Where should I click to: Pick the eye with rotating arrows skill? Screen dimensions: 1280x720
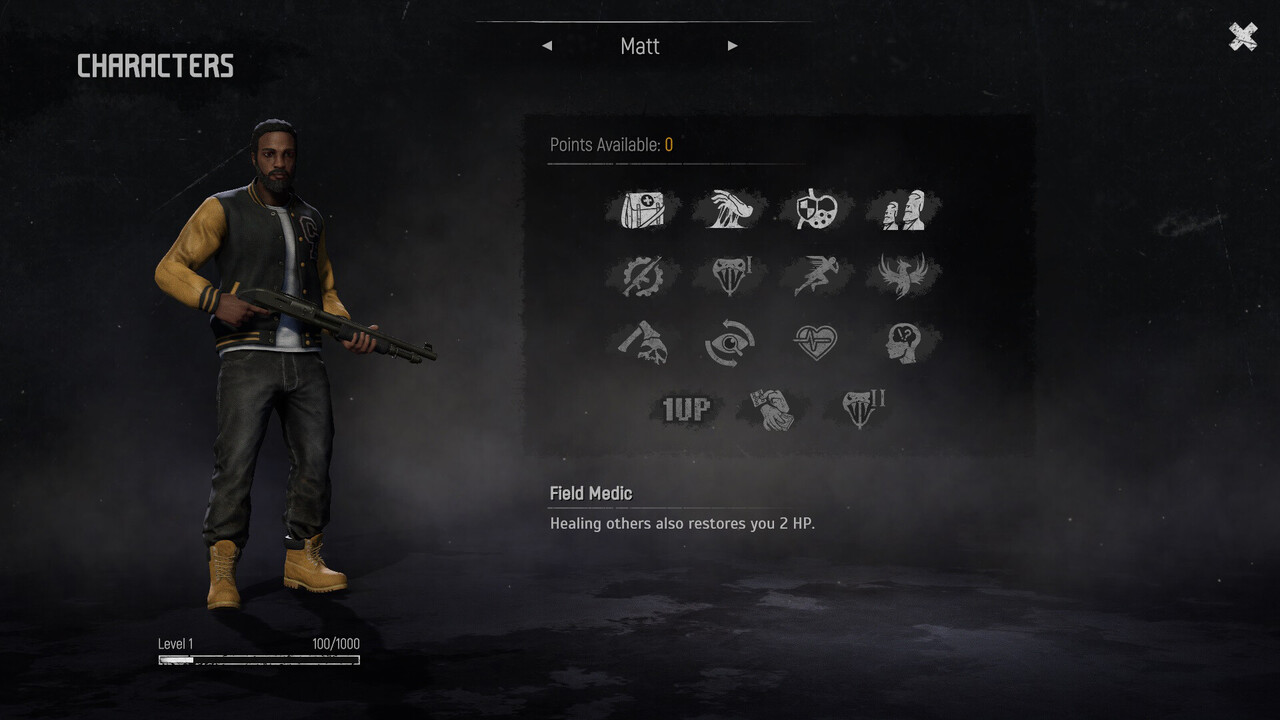tap(730, 343)
